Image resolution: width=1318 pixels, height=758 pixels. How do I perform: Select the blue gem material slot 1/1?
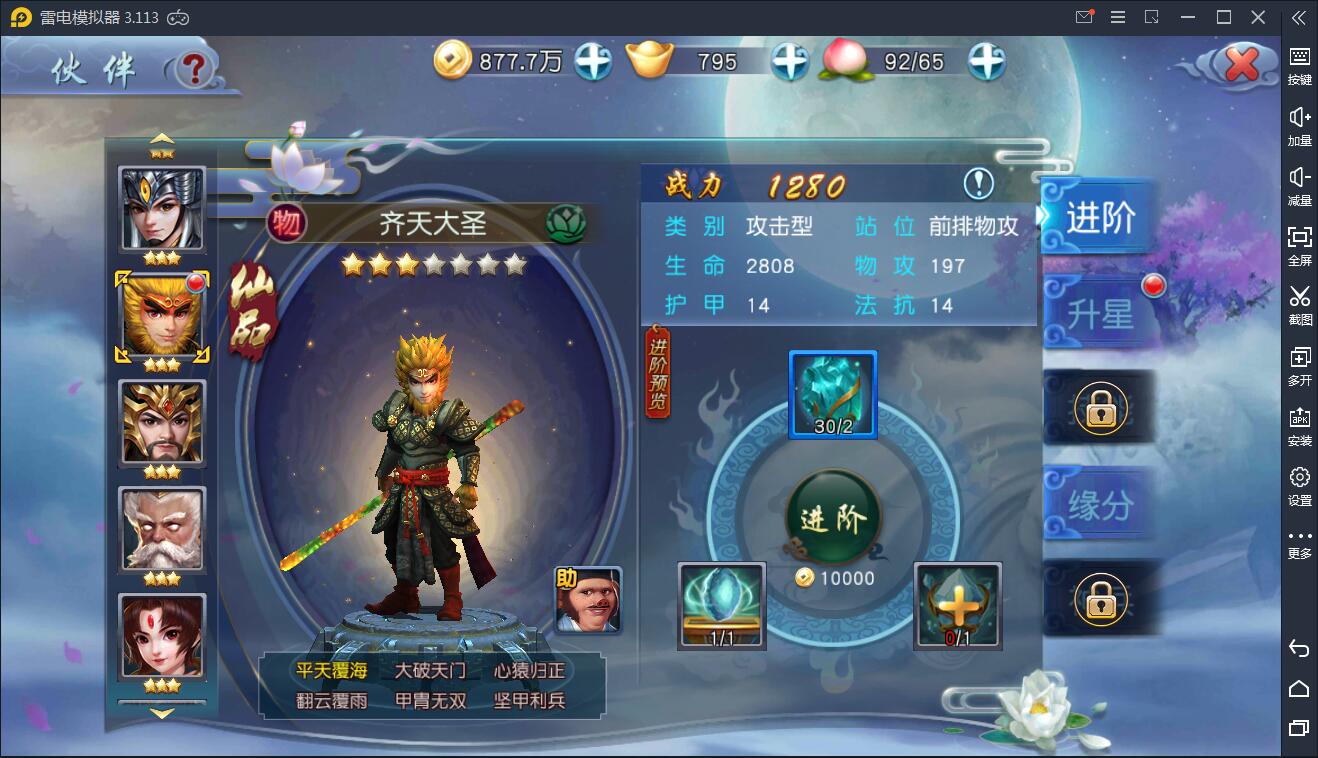722,605
